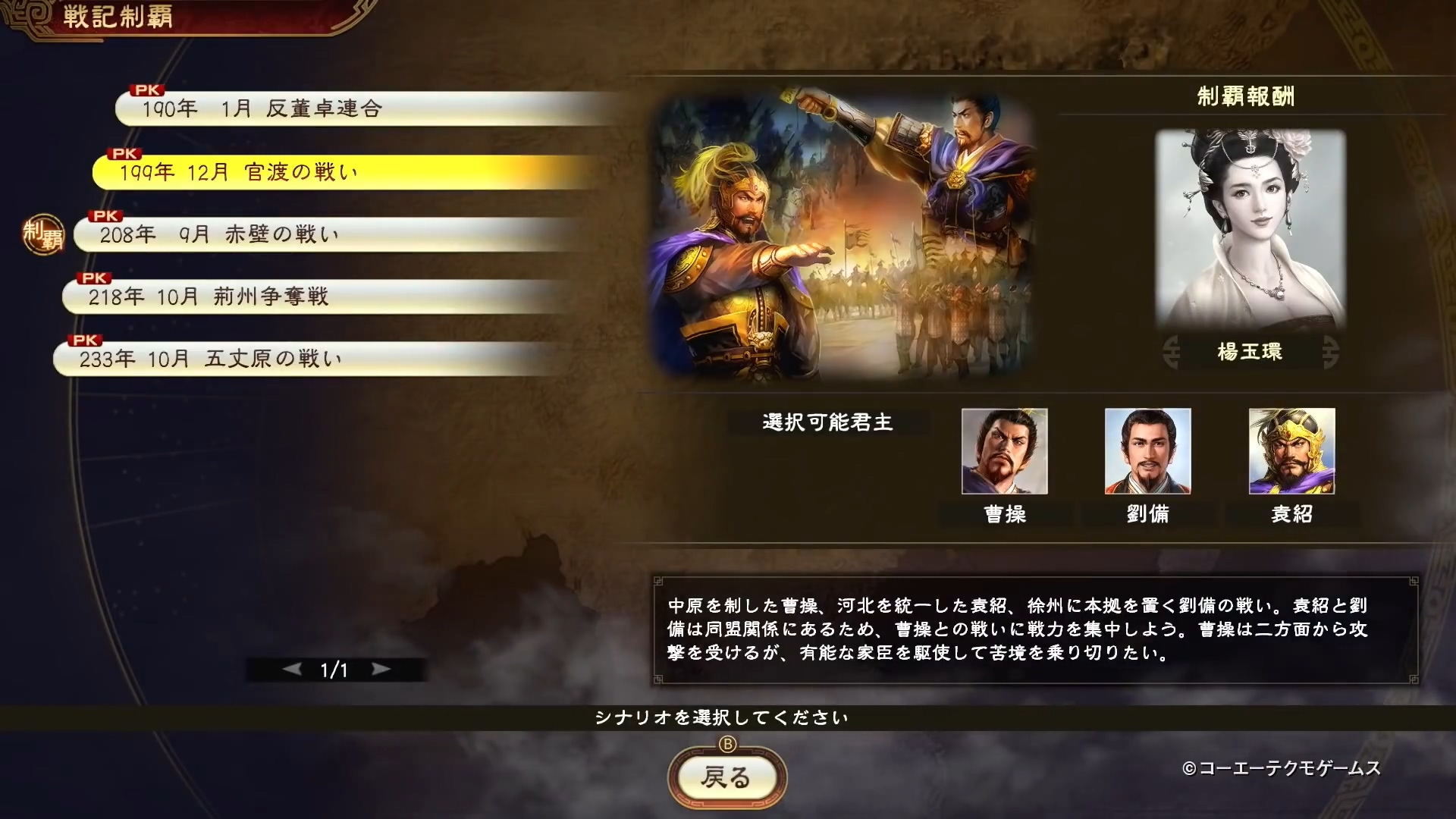Select the 反董卓連合 scenario
The image size is (1456, 819).
point(303,108)
